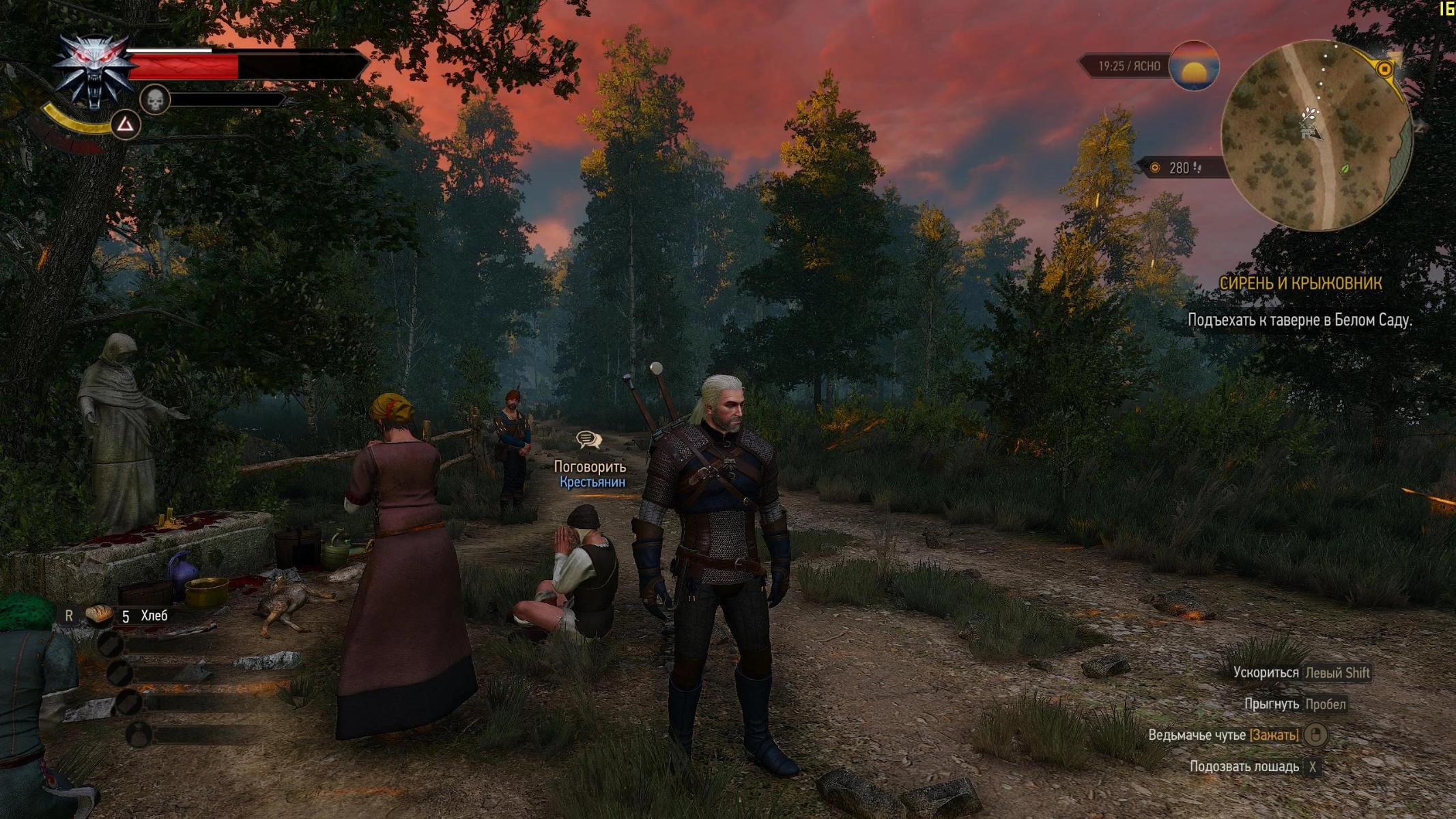The image size is (1456, 819).
Task: Click the sunset weather icon beside the clock
Action: (1193, 66)
